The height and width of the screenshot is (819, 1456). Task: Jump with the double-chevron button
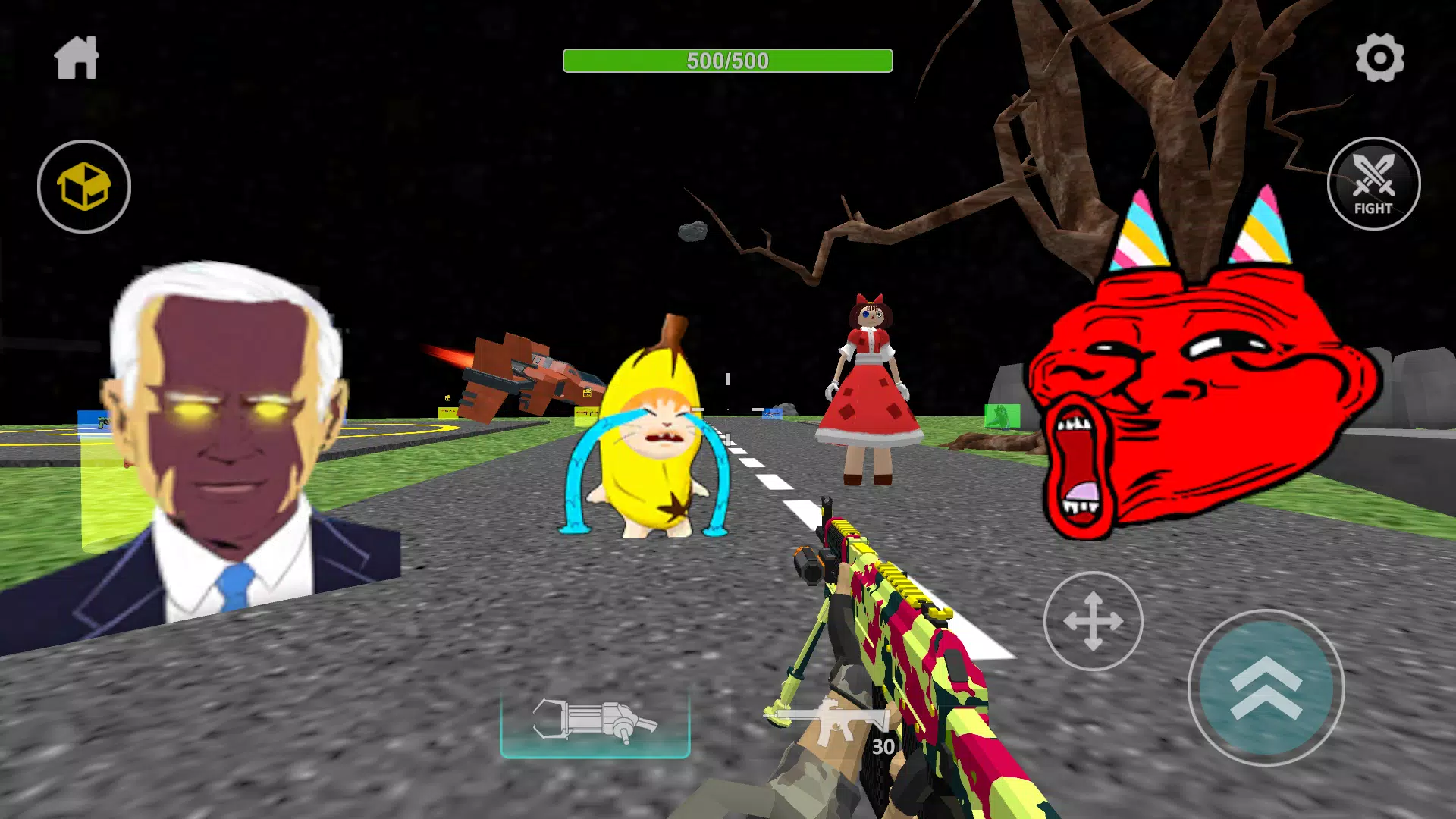1266,688
